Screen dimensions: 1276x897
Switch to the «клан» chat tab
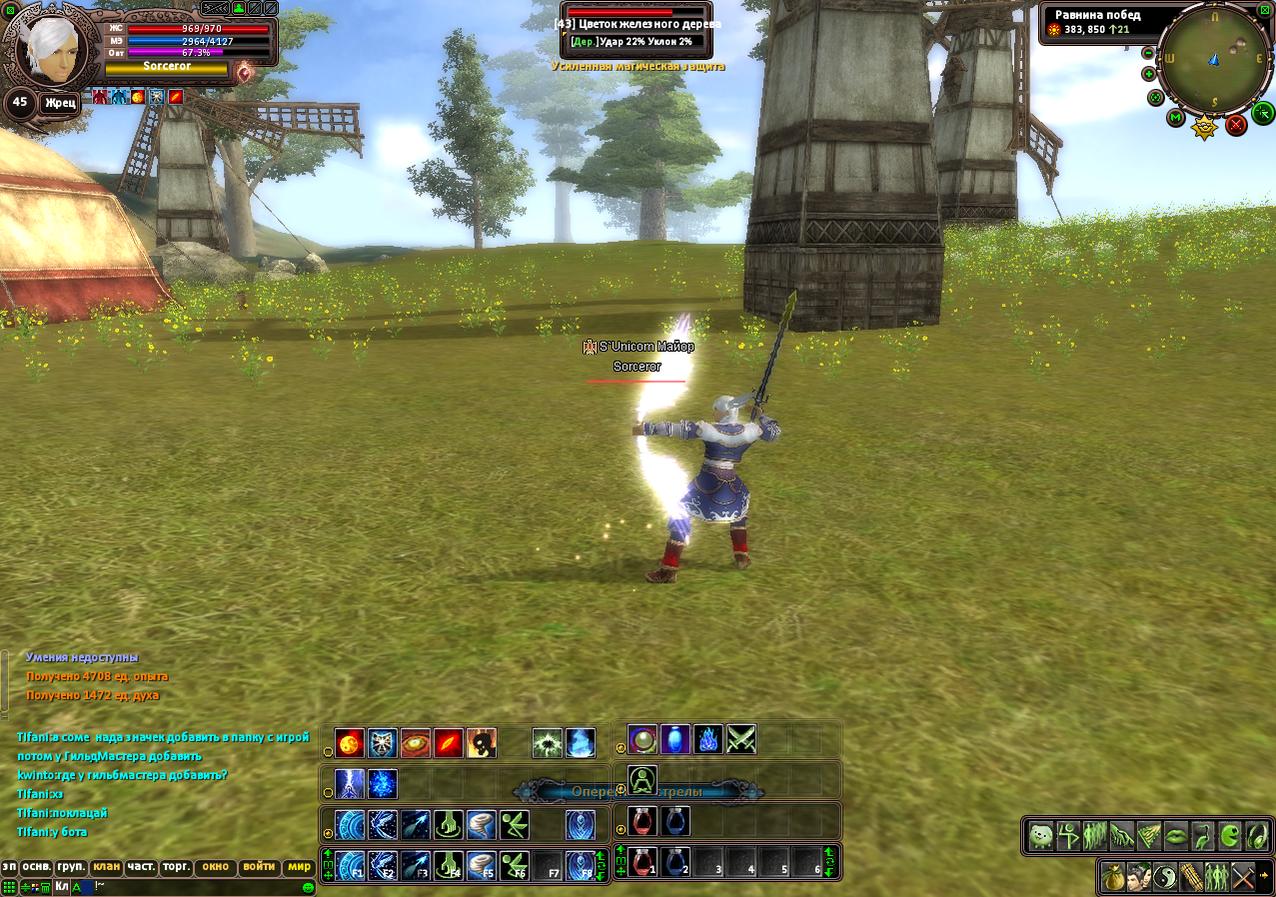105,866
